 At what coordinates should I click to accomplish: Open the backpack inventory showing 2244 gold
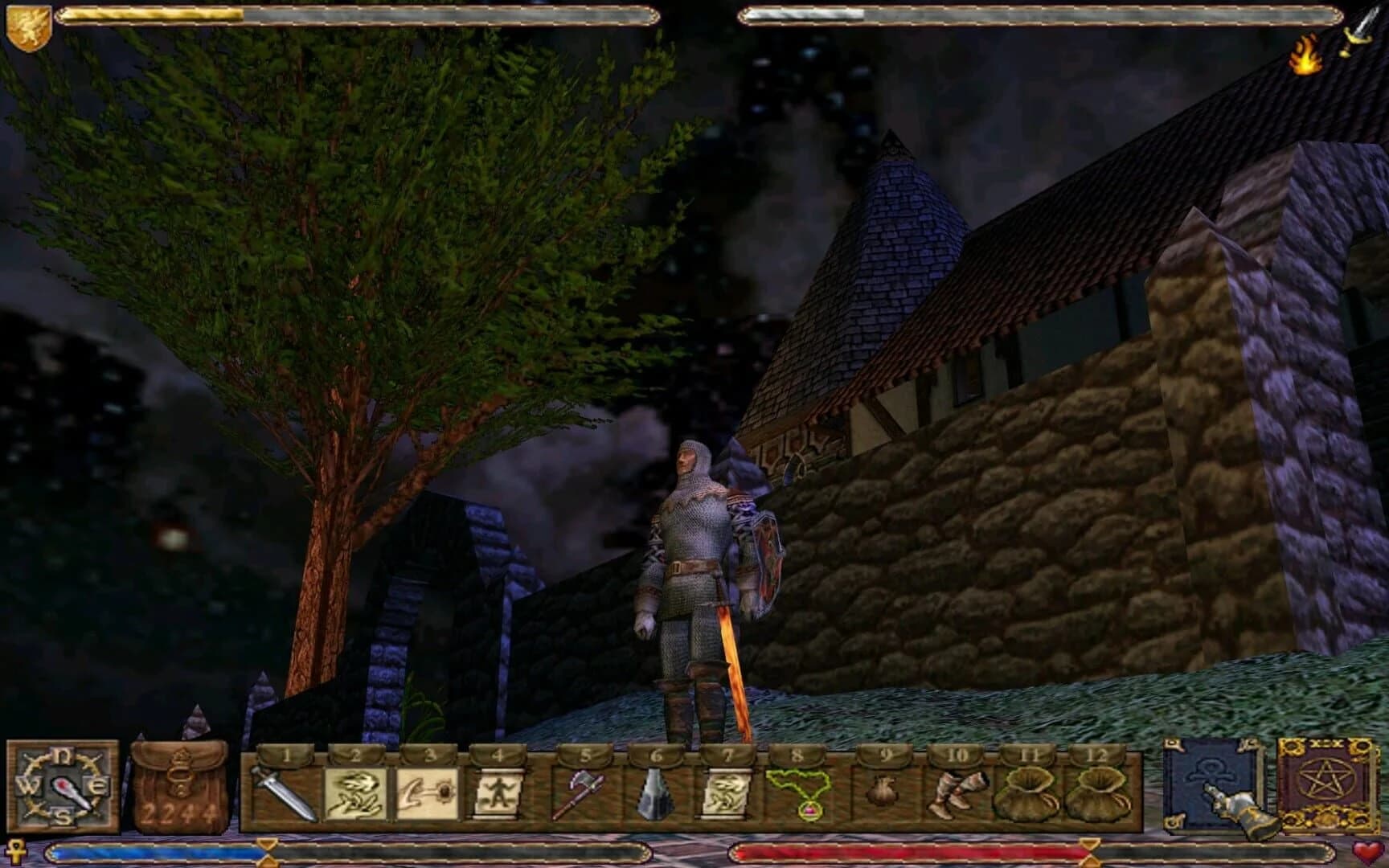(x=178, y=784)
